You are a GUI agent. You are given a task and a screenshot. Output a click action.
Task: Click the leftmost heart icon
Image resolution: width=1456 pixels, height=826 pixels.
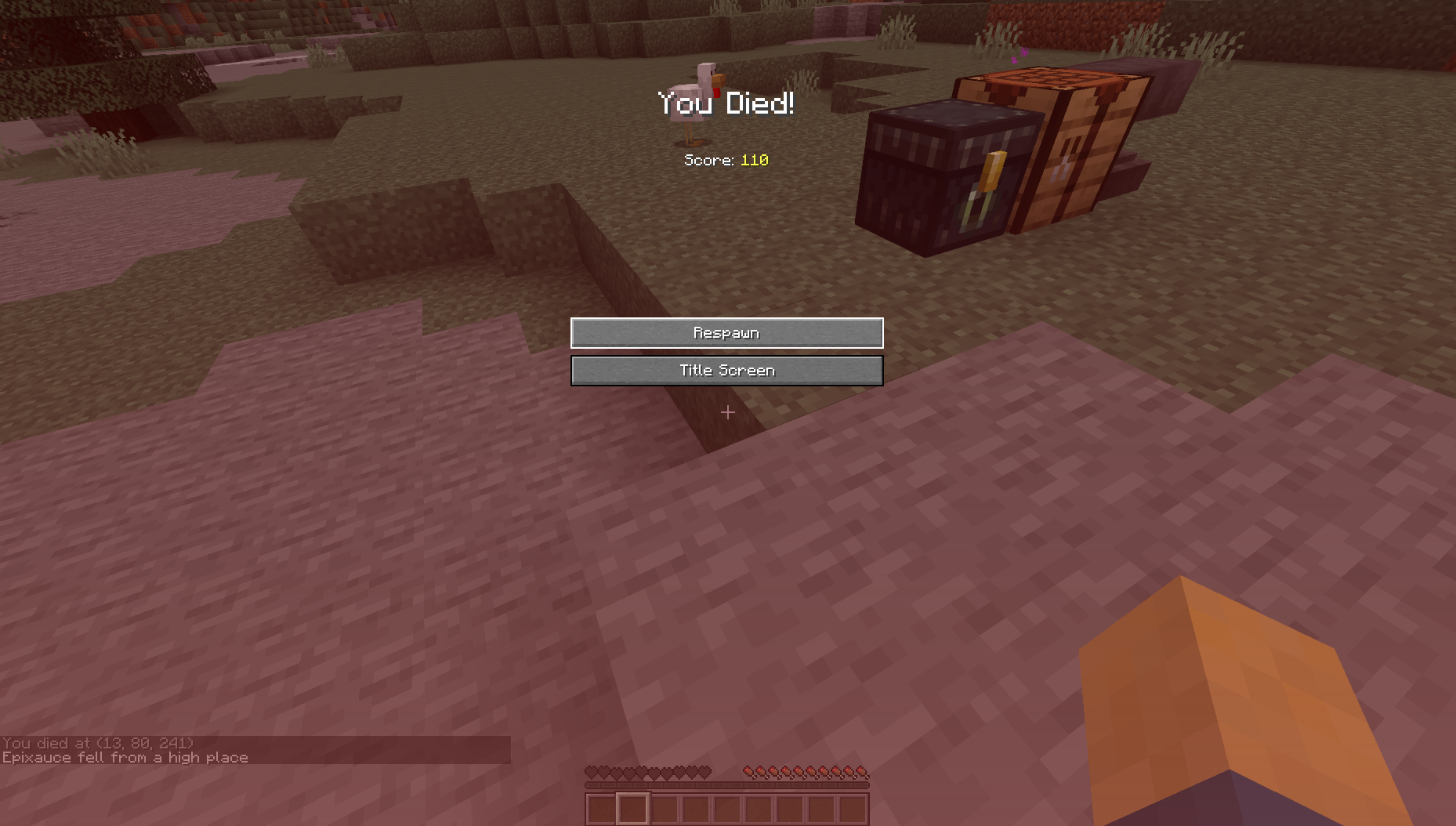pyautogui.click(x=591, y=772)
